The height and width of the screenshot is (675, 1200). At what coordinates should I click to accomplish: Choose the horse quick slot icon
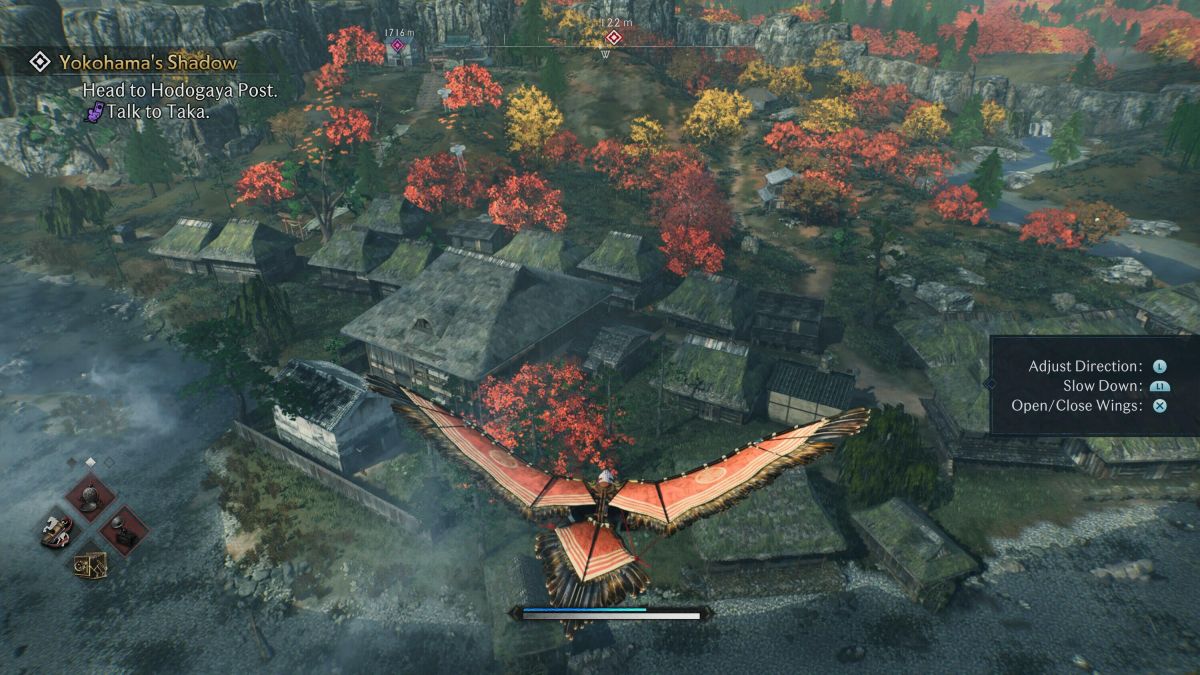pyautogui.click(x=57, y=530)
